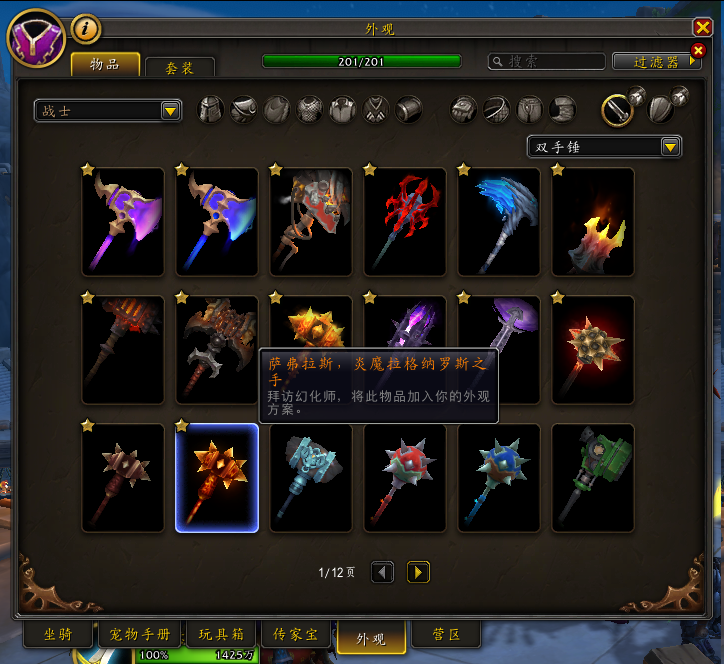Select the helmet slot icon
724x664 pixels.
[211, 109]
